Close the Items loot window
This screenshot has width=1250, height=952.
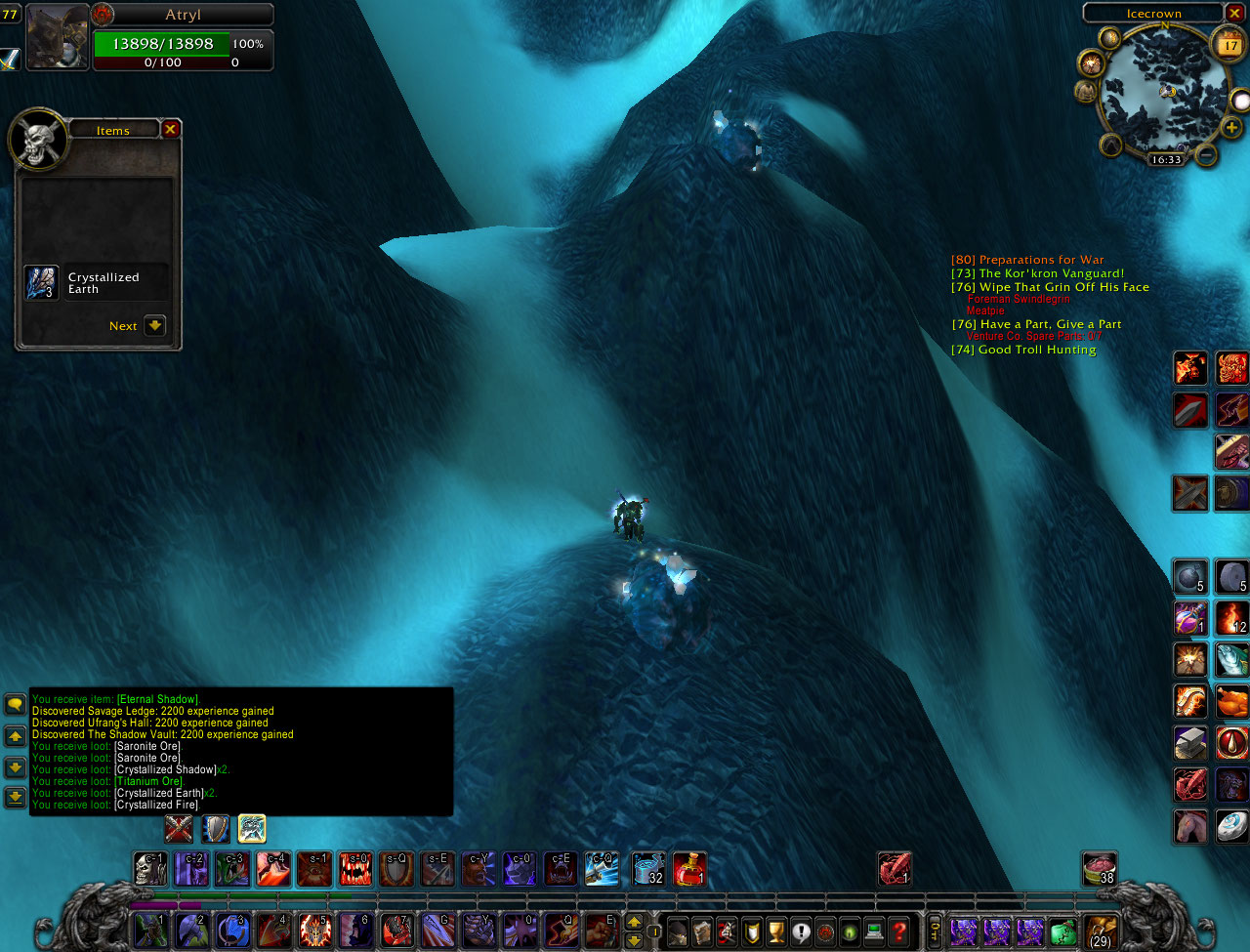pos(170,129)
